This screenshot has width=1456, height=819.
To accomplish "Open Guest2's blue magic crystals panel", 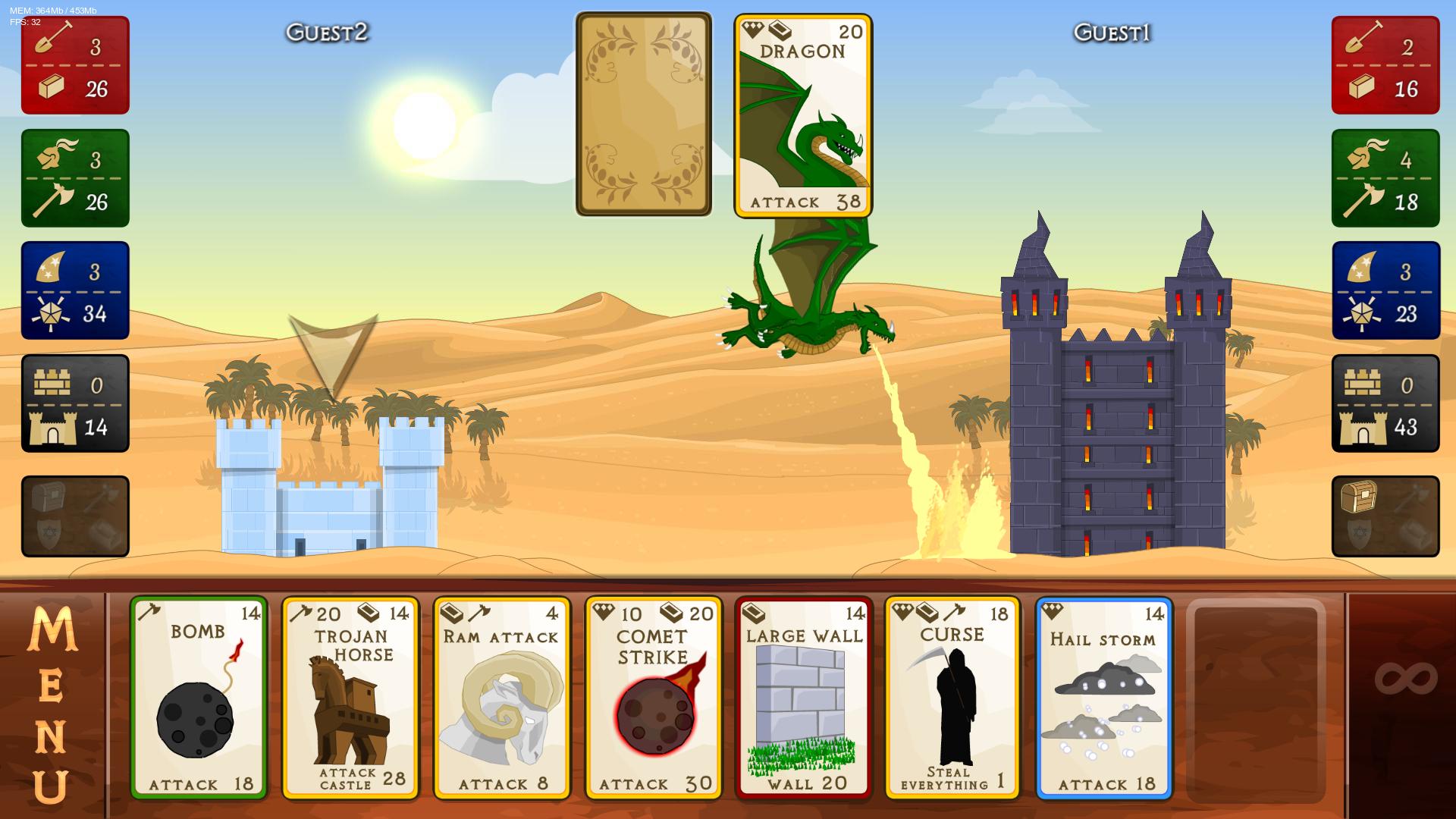I will click(74, 289).
